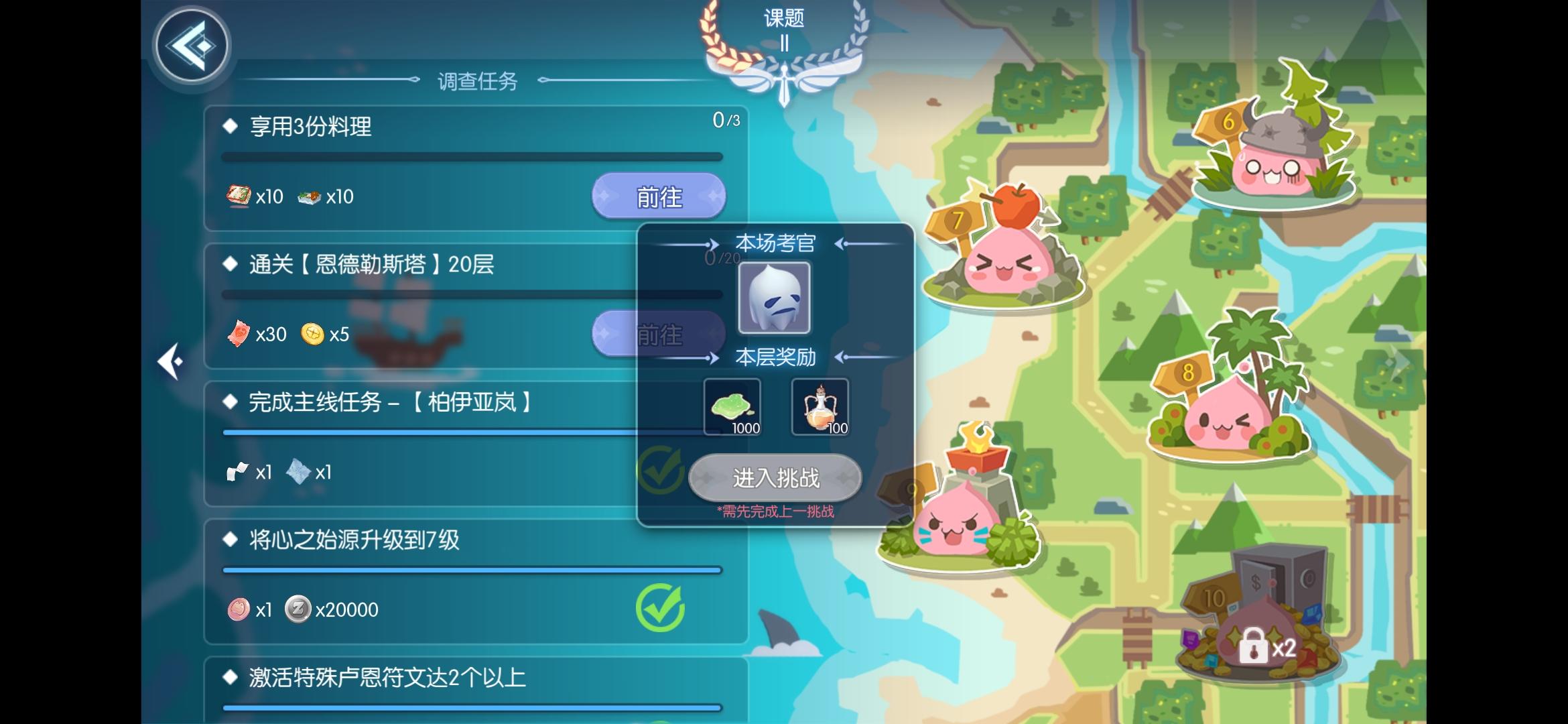1568x724 pixels.
Task: Tap the pink medal reward icon x1
Action: coord(239,609)
